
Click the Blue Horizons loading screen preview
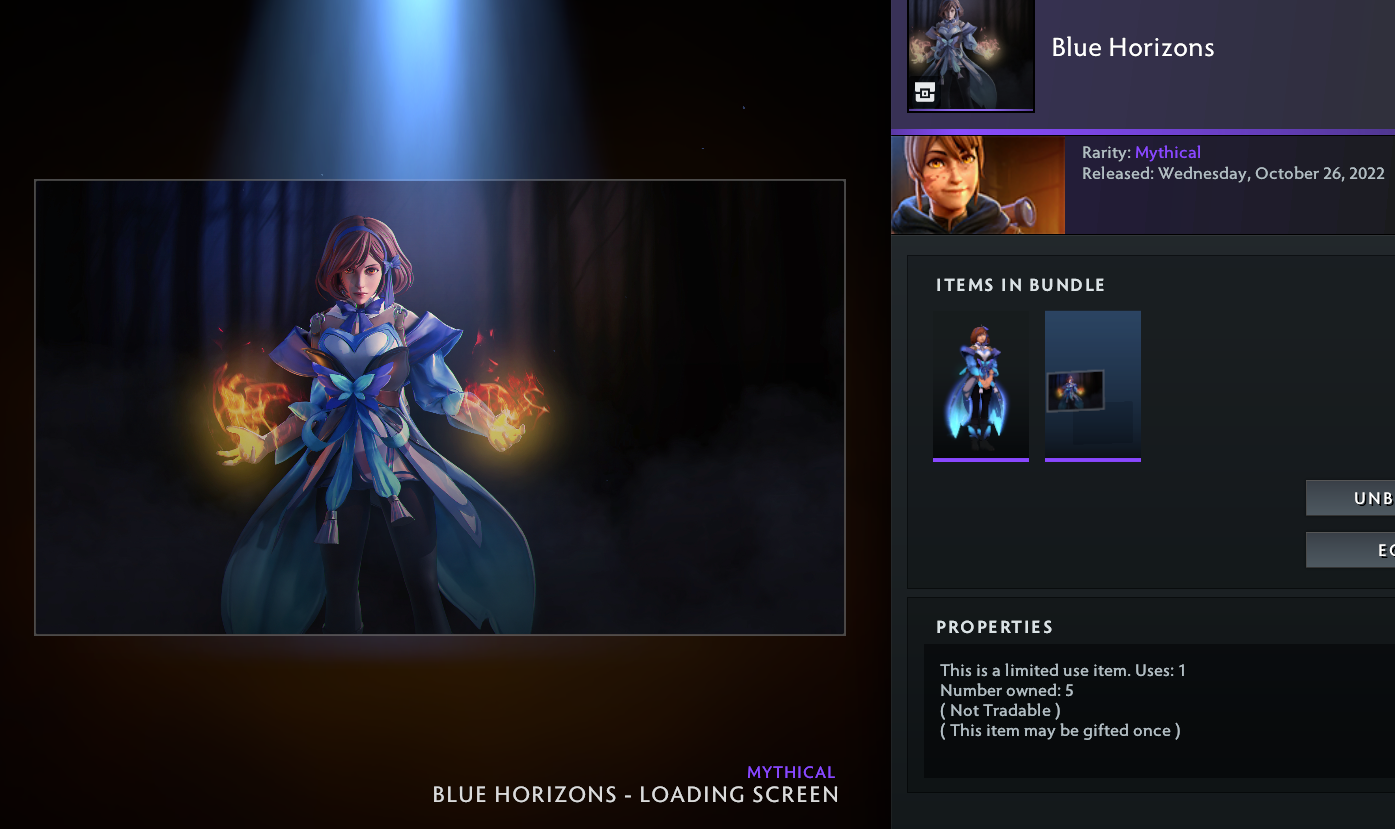440,407
